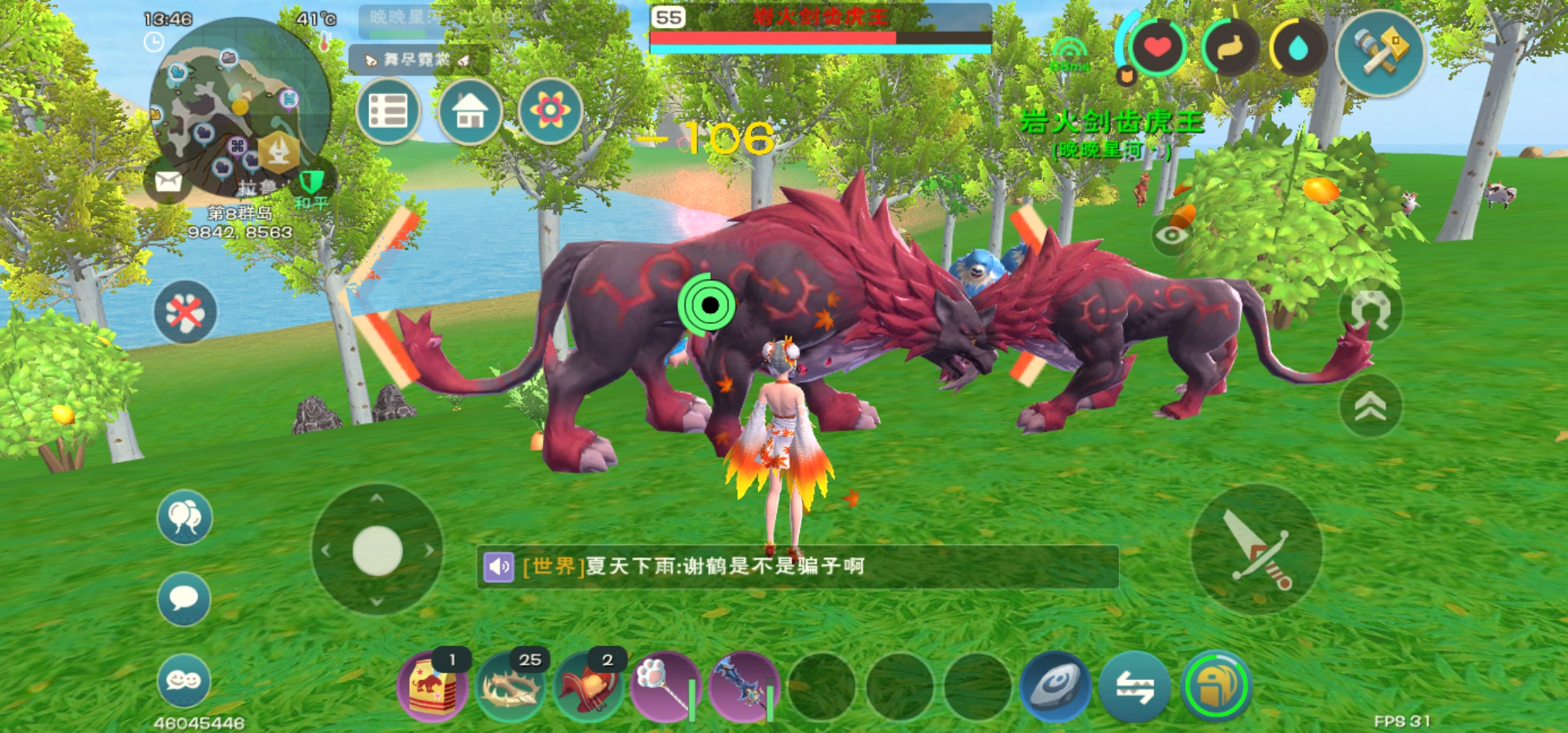Select the thorn crown slot with 25

click(510, 687)
